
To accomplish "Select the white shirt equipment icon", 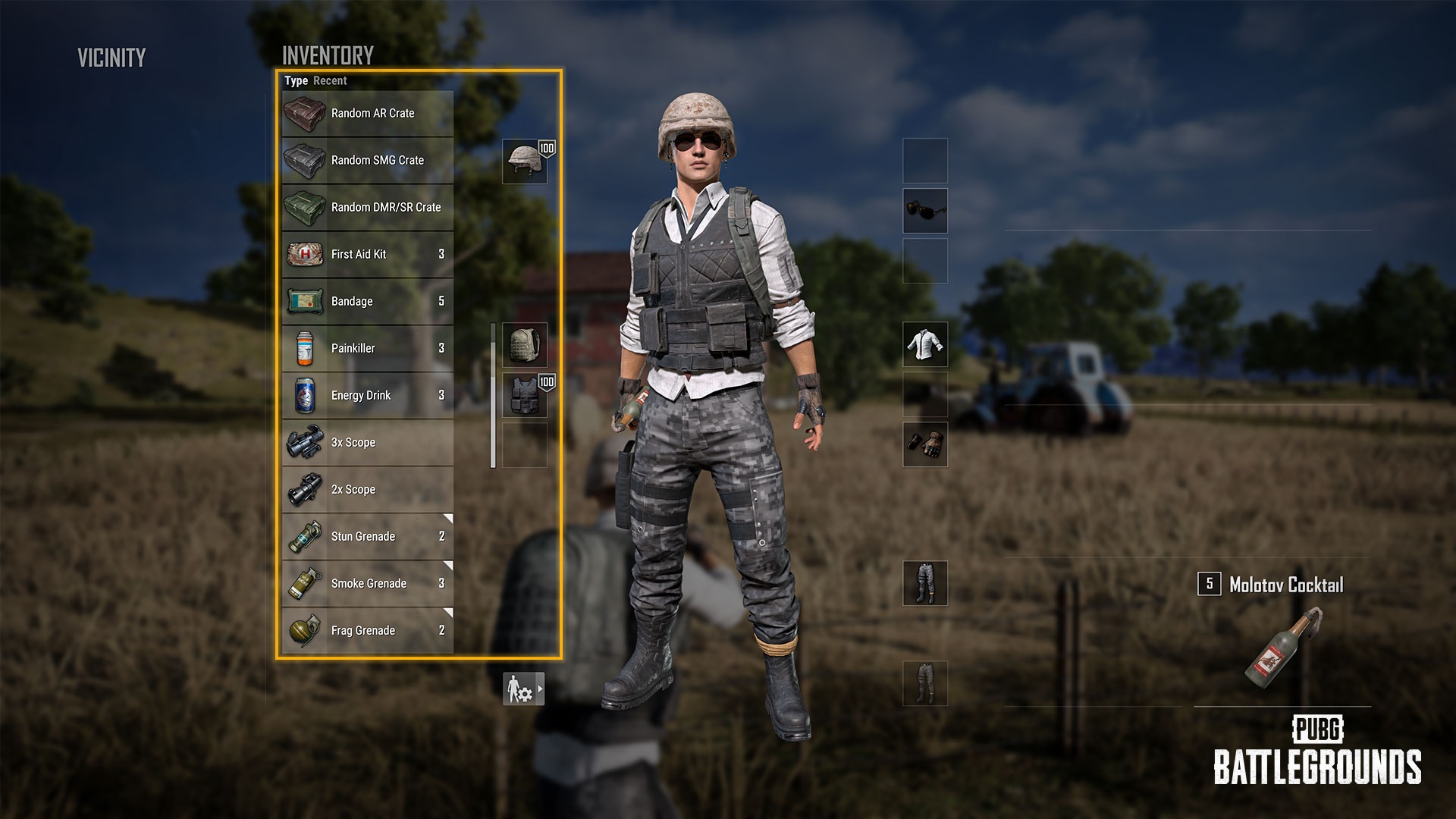I will coord(925,344).
